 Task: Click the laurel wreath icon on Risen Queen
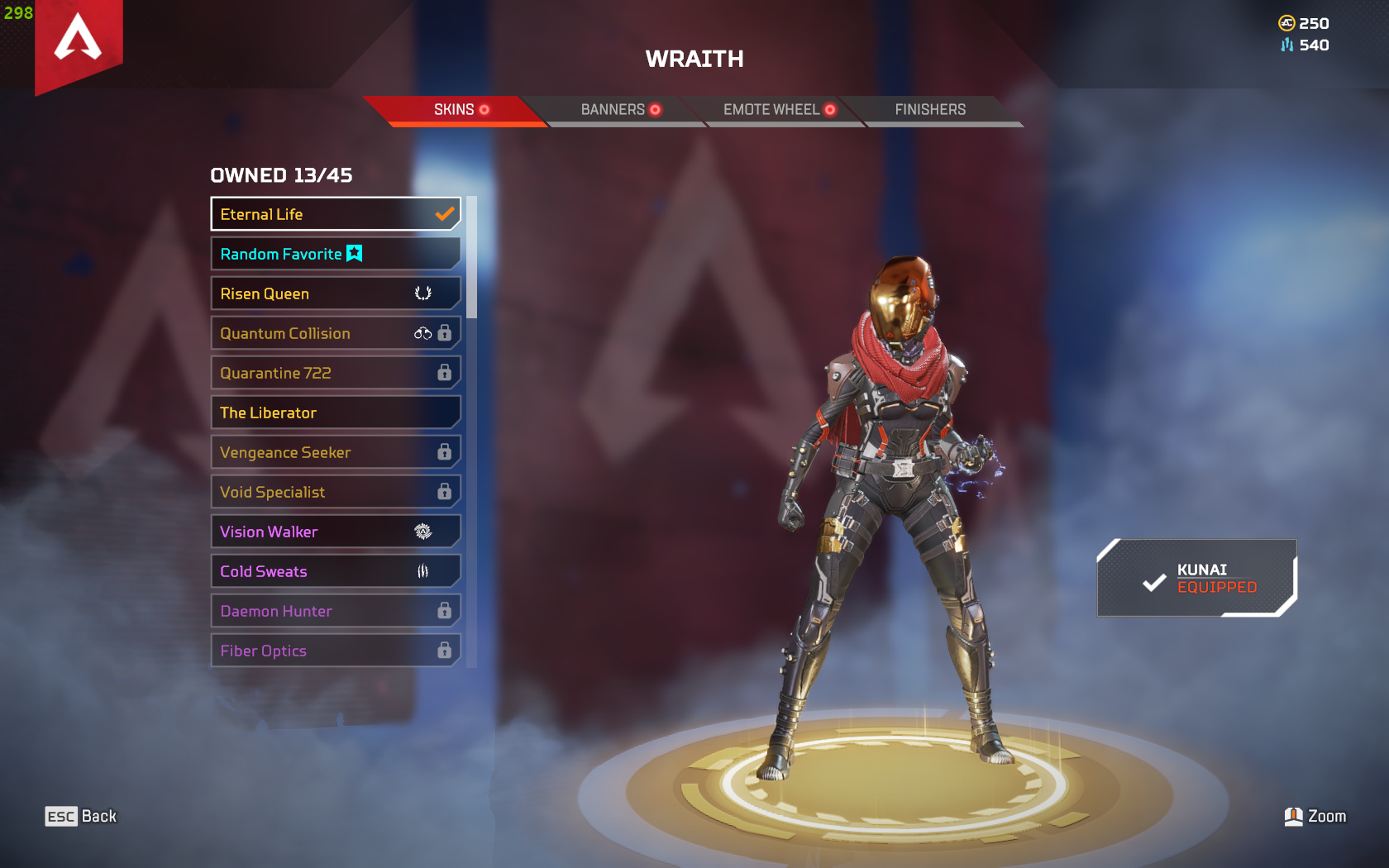[x=423, y=293]
